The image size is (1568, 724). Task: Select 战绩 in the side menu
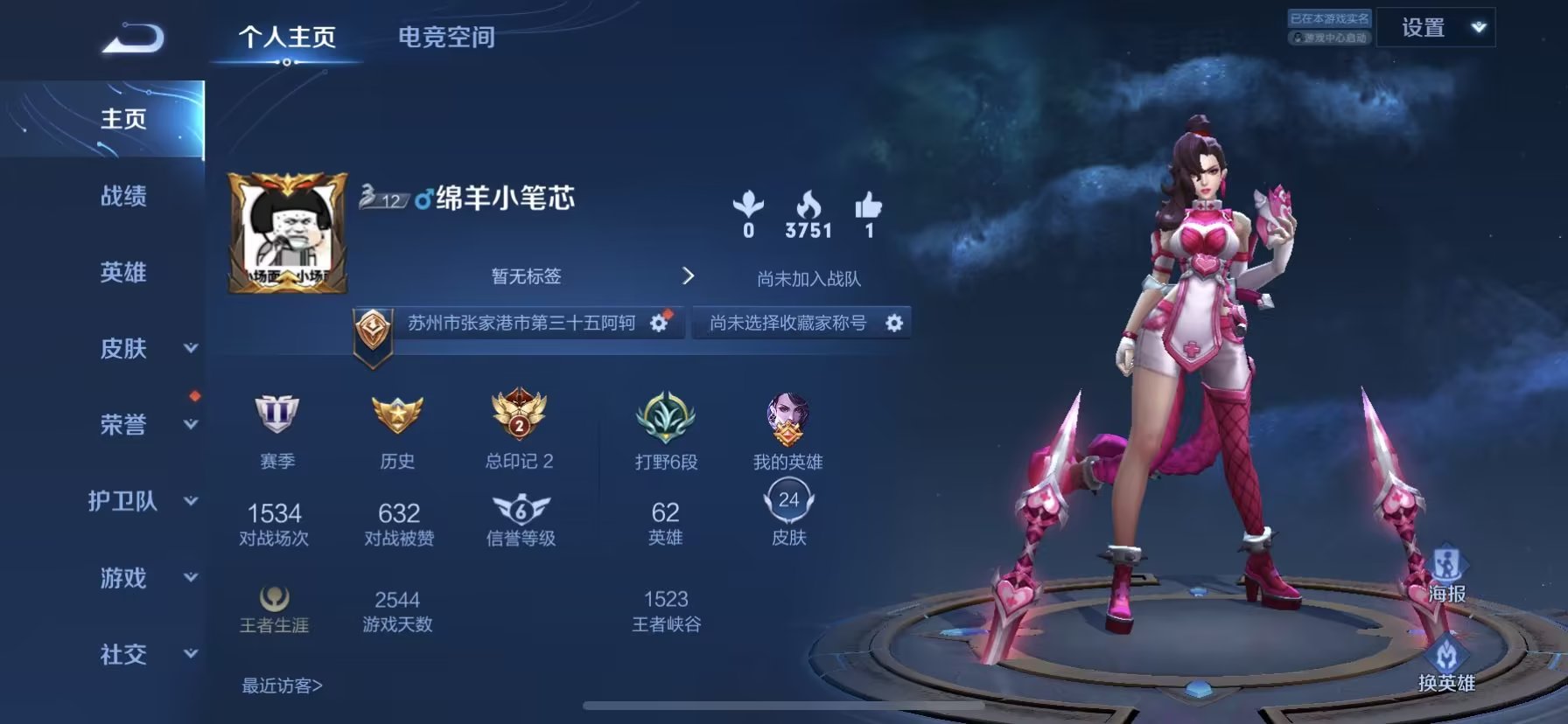[123, 196]
